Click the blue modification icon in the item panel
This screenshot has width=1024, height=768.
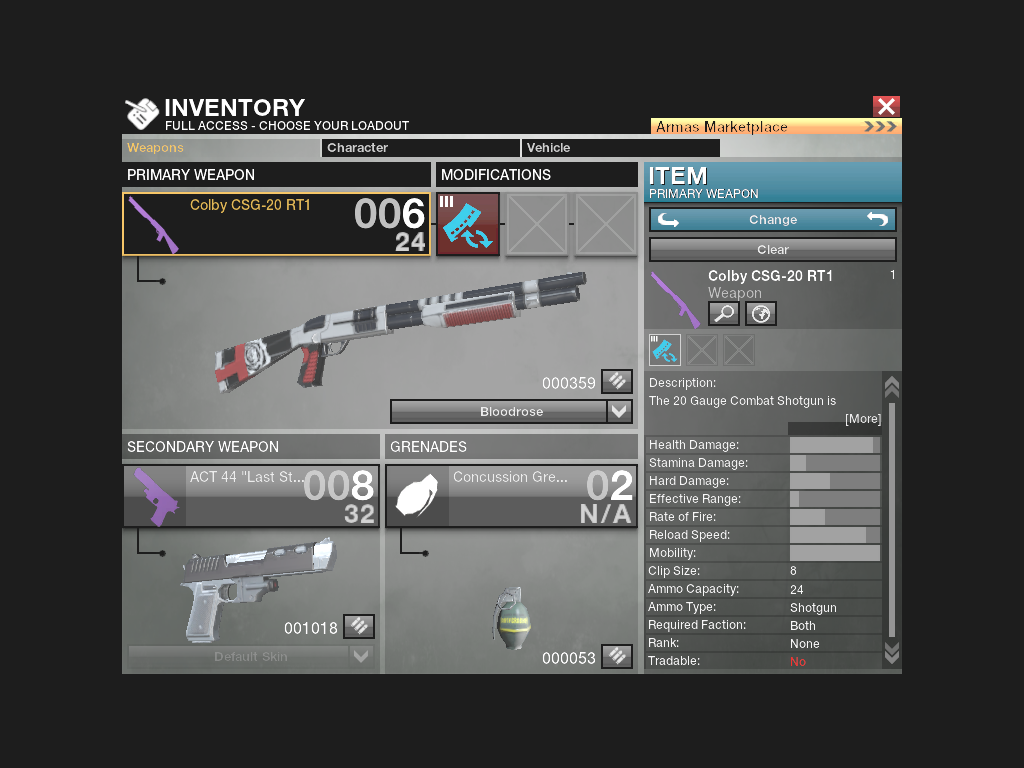(x=665, y=350)
